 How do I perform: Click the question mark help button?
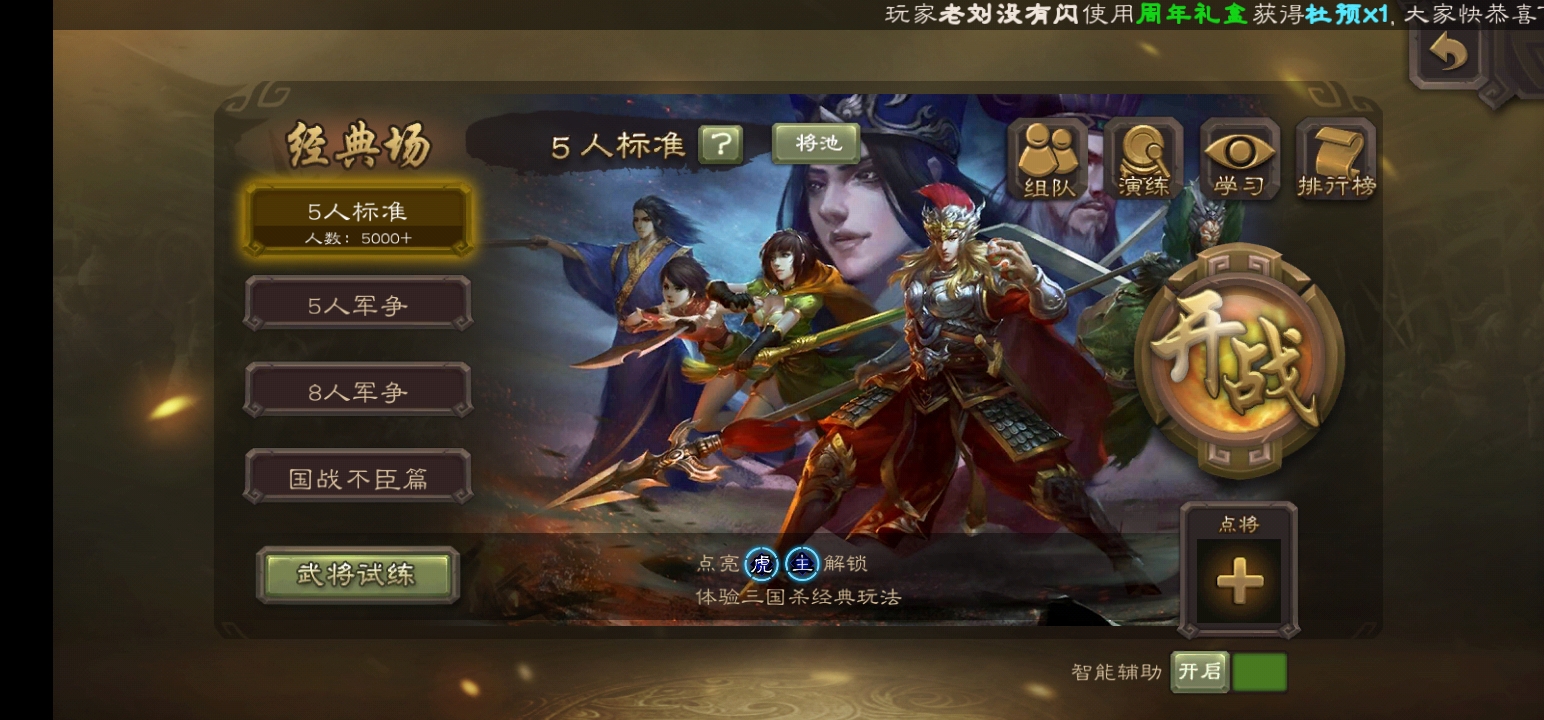pos(720,145)
